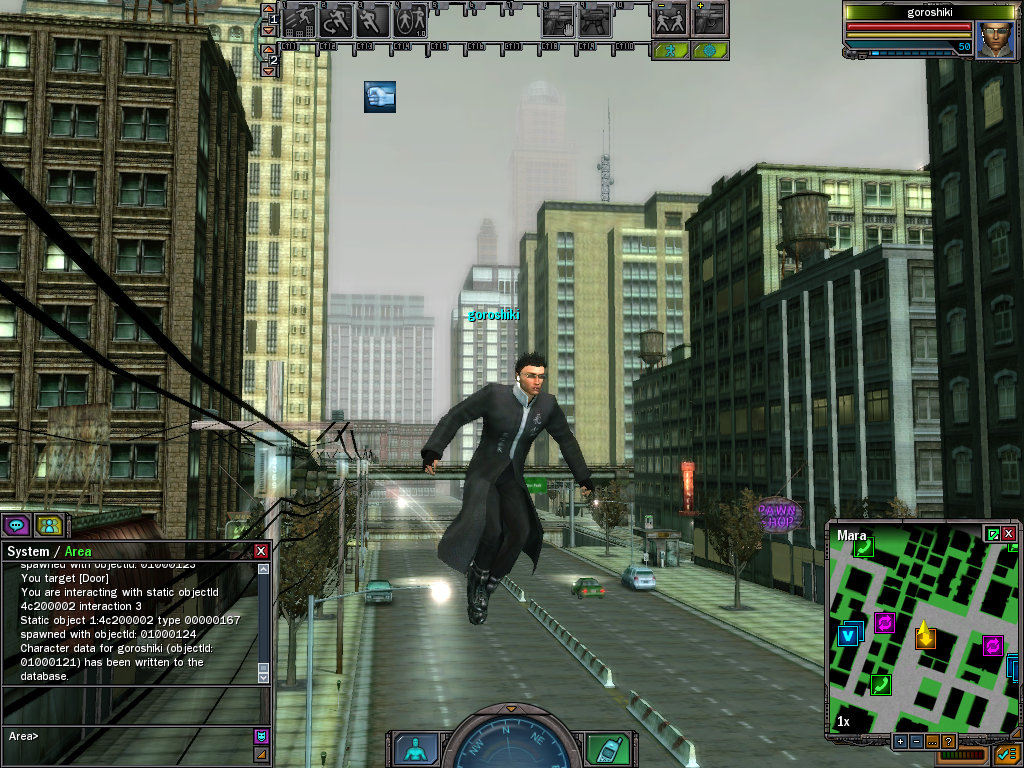Screen dimensions: 1024x768
Task: Zoom in the minimap with the plus button
Action: [x=900, y=741]
